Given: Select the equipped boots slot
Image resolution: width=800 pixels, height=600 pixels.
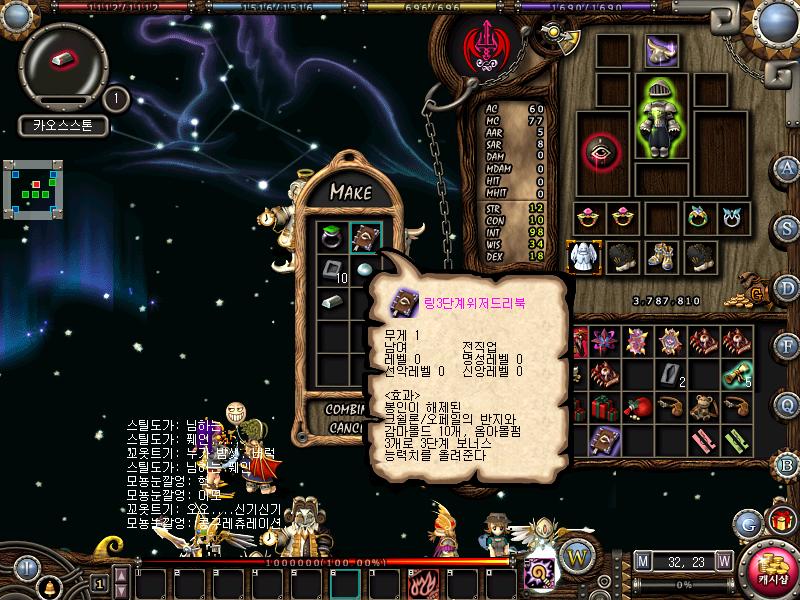Looking at the screenshot, I should coord(660,256).
